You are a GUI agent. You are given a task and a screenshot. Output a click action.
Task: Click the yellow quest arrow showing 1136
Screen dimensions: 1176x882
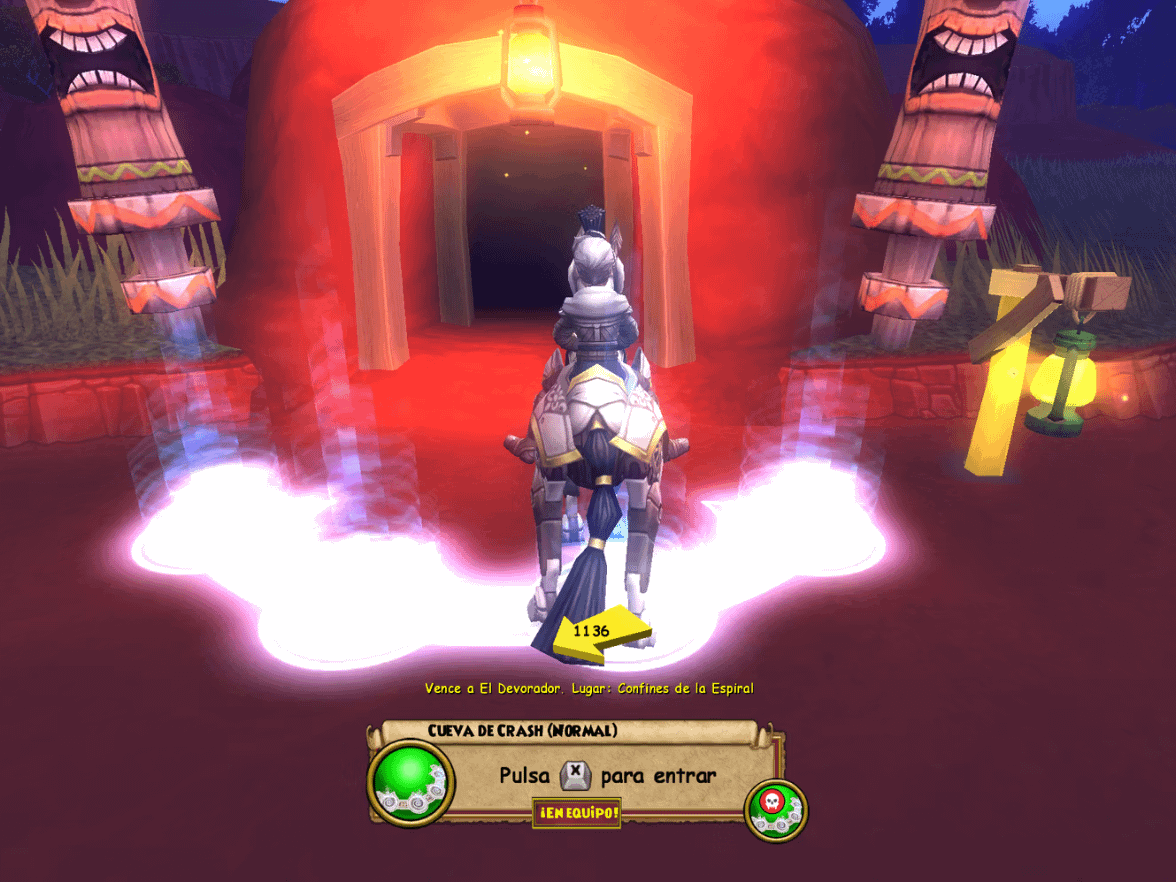click(602, 634)
